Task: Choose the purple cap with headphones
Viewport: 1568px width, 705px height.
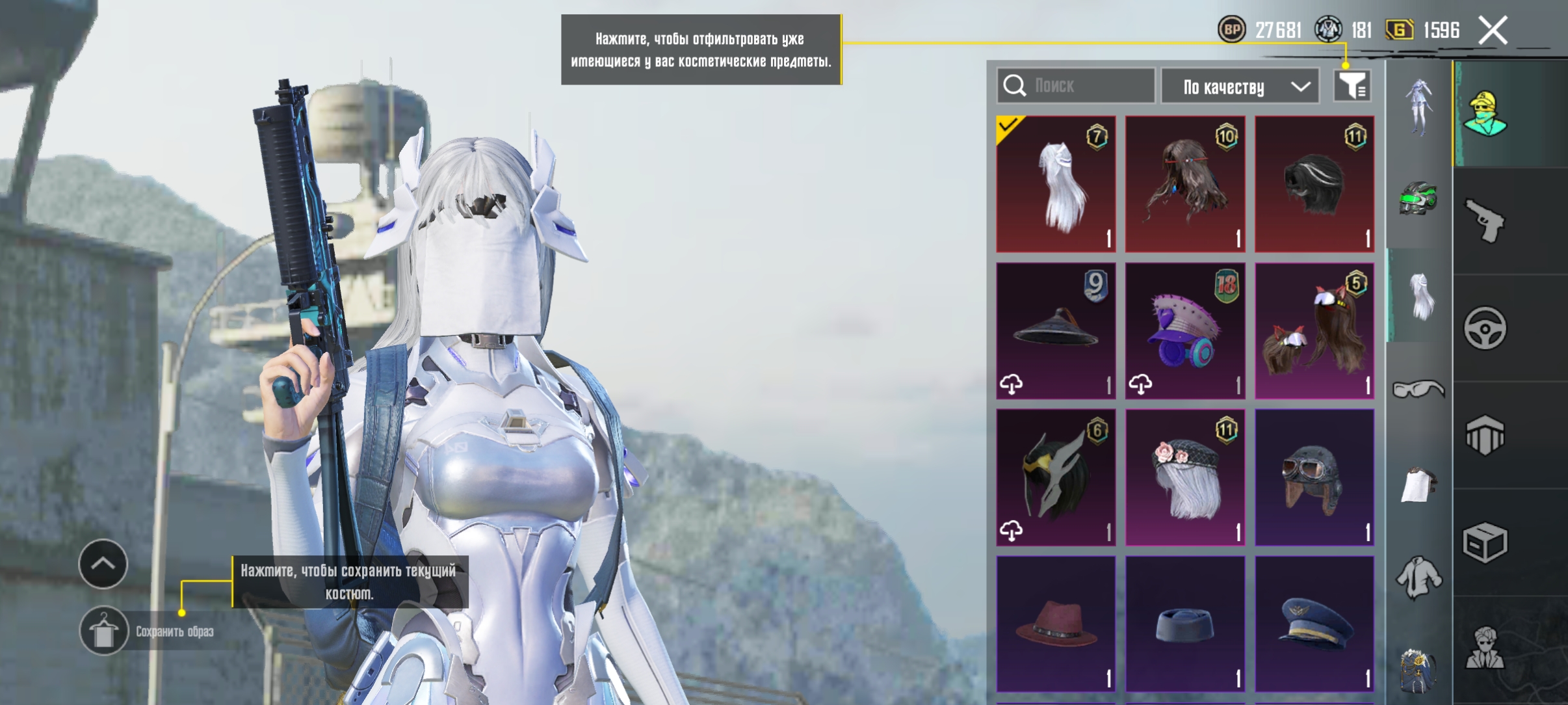Action: pos(1185,331)
